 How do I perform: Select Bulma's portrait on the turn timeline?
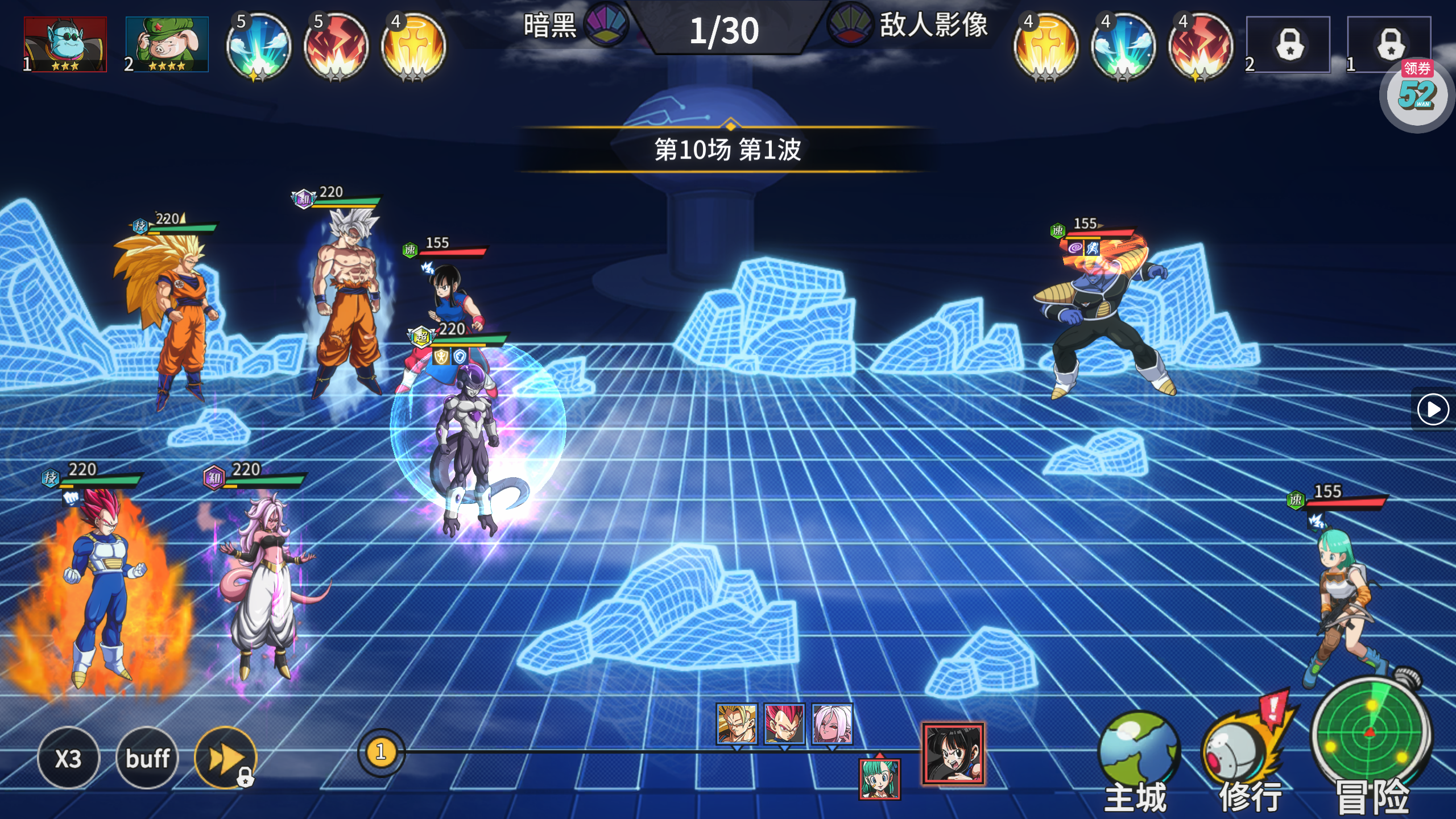coord(879,779)
